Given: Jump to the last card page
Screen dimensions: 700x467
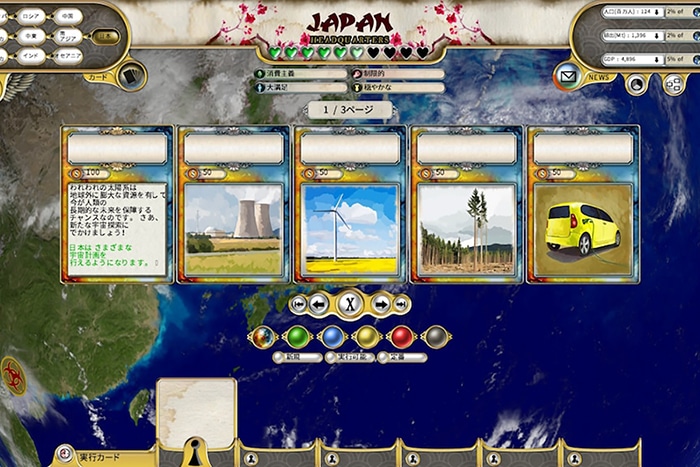Looking at the screenshot, I should (x=402, y=304).
